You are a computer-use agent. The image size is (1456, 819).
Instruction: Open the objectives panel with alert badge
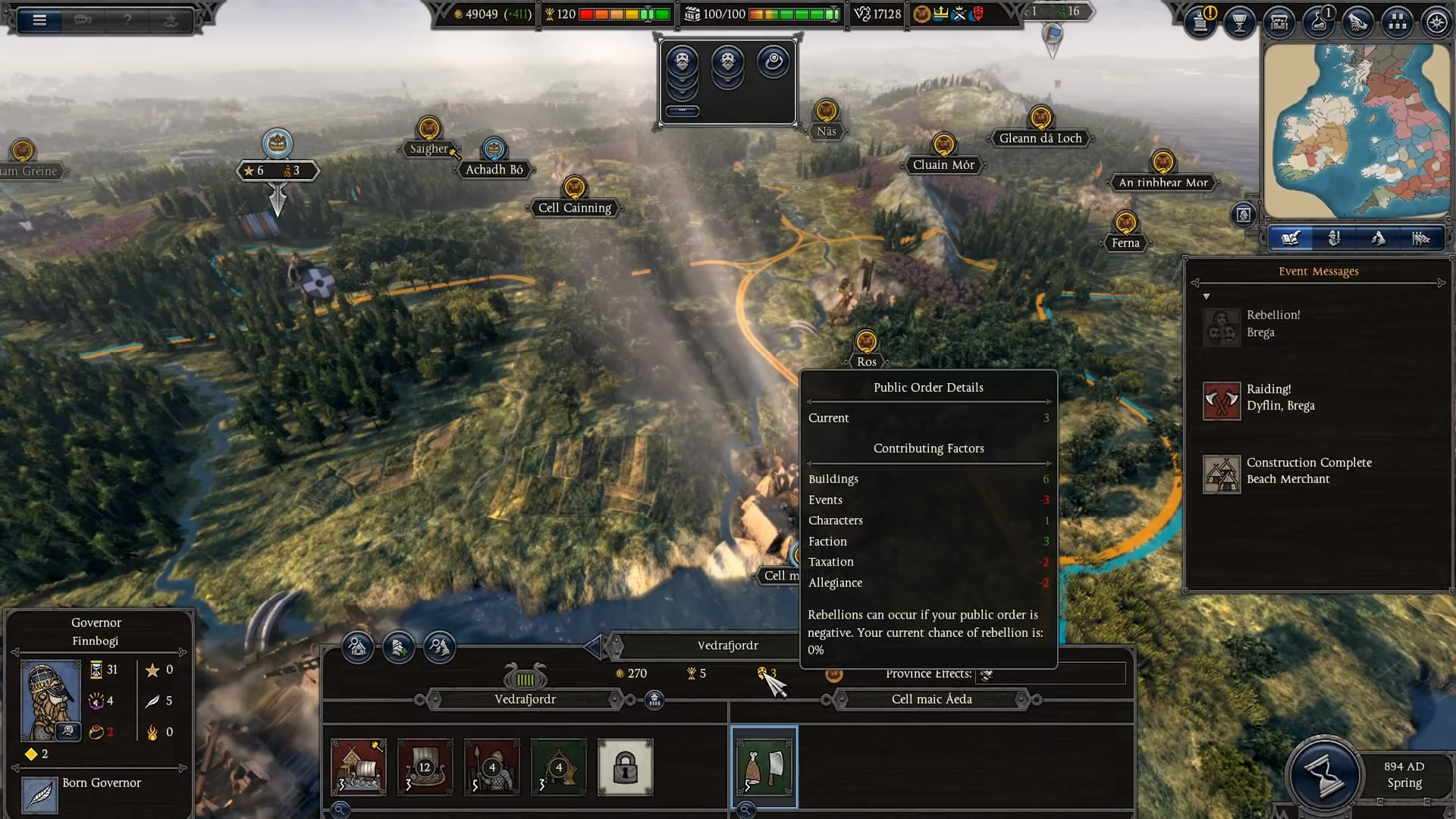[1200, 22]
